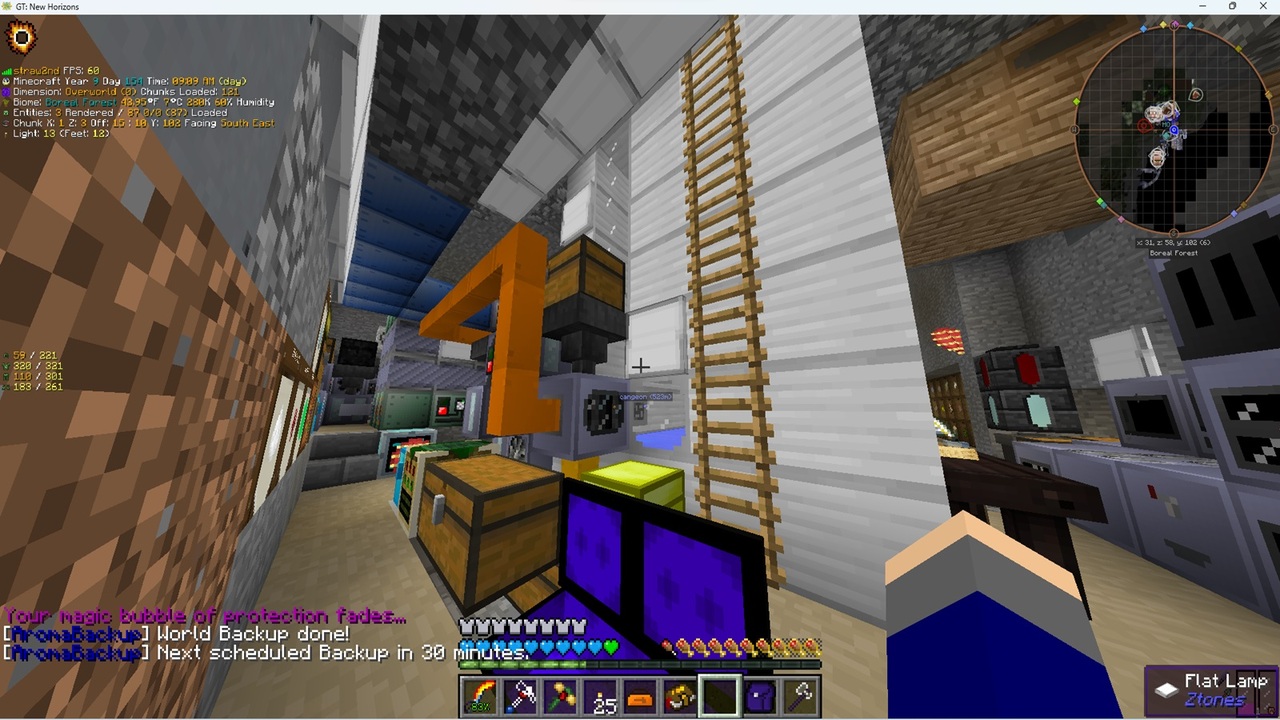Image resolution: width=1280 pixels, height=720 pixels.
Task: Click the Boreal Forest label below the minimap
Action: 1174,252
